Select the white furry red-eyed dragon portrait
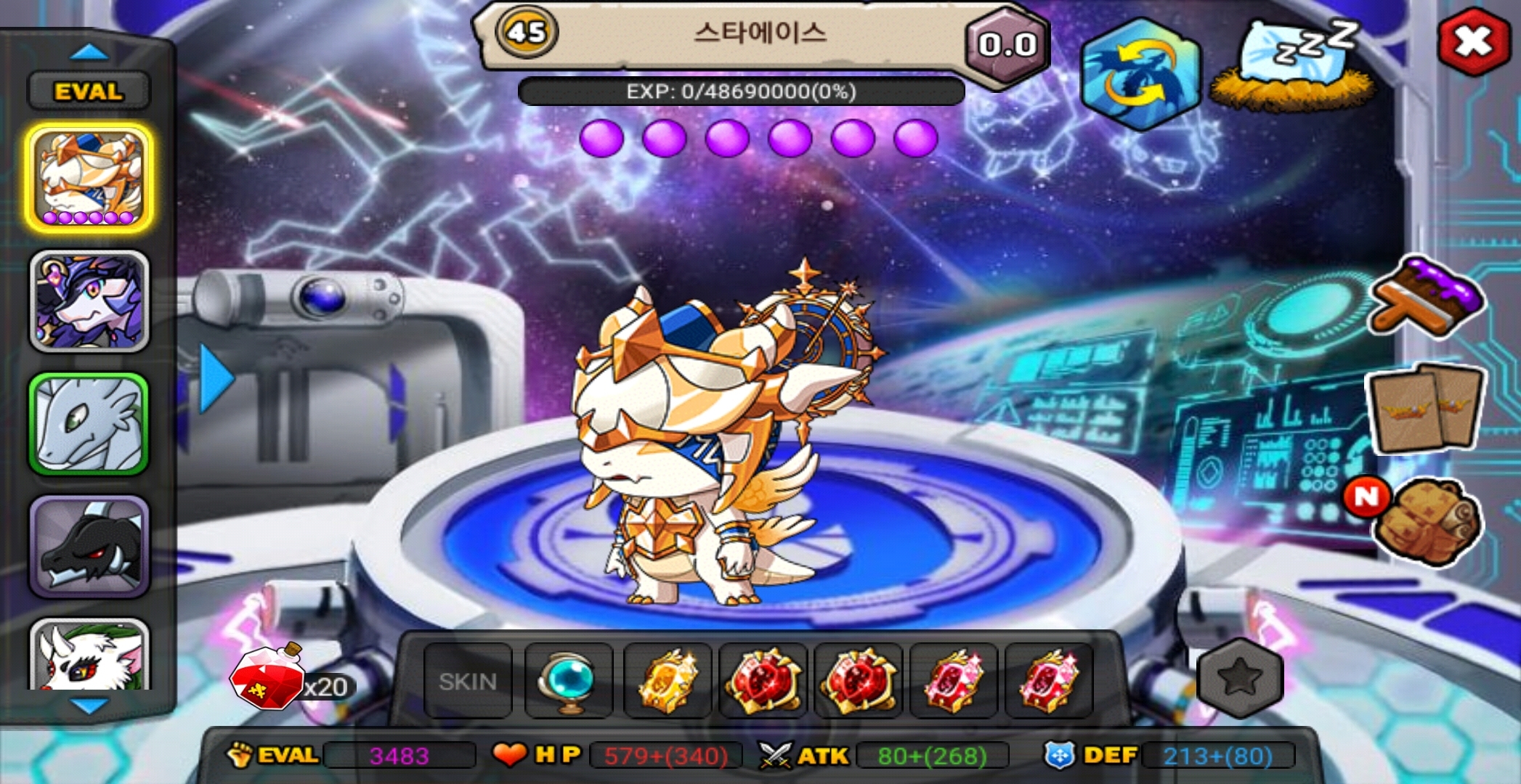Image resolution: width=1521 pixels, height=784 pixels. (x=89, y=657)
